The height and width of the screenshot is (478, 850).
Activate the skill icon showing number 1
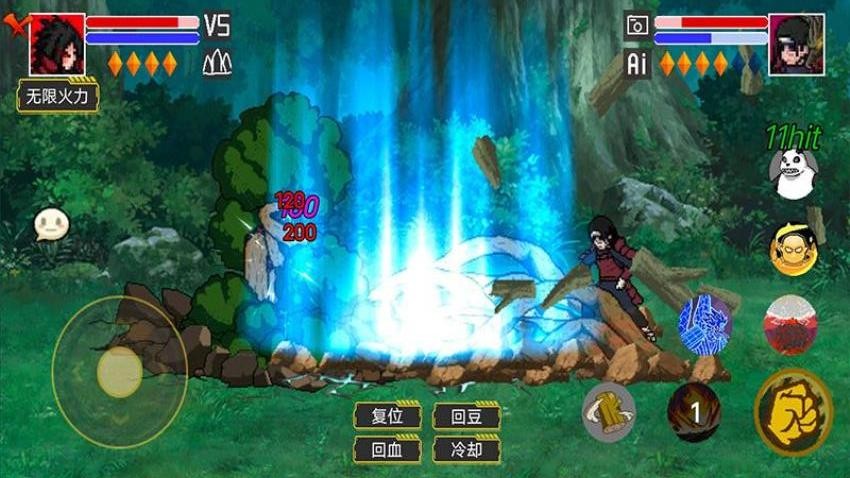[694, 410]
